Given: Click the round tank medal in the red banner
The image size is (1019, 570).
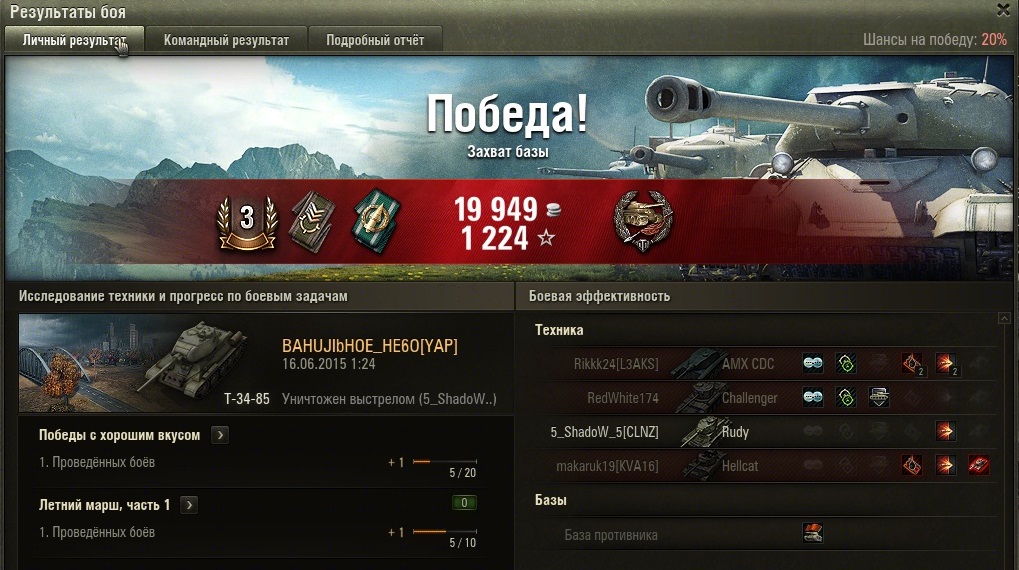Looking at the screenshot, I should point(642,220).
